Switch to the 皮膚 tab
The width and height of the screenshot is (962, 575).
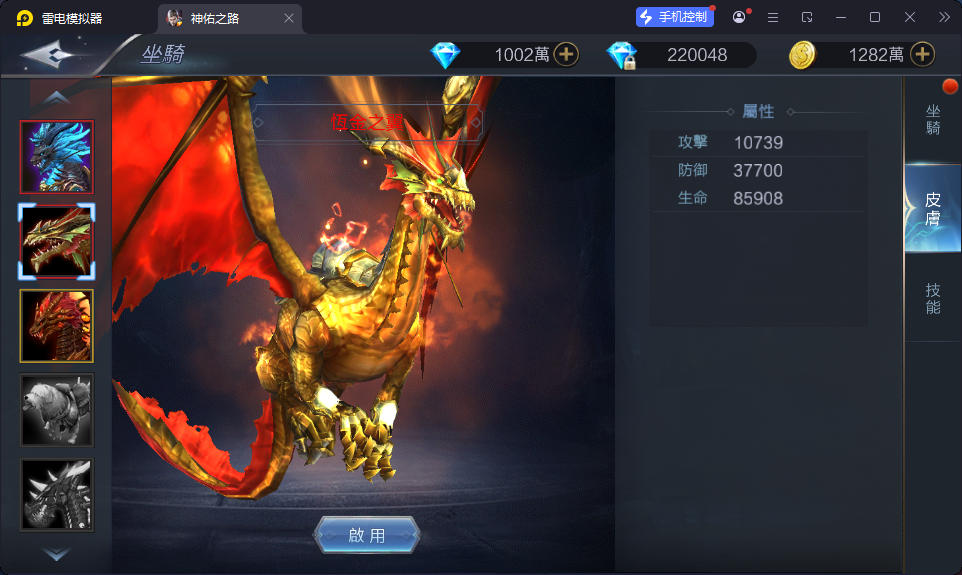tap(932, 208)
